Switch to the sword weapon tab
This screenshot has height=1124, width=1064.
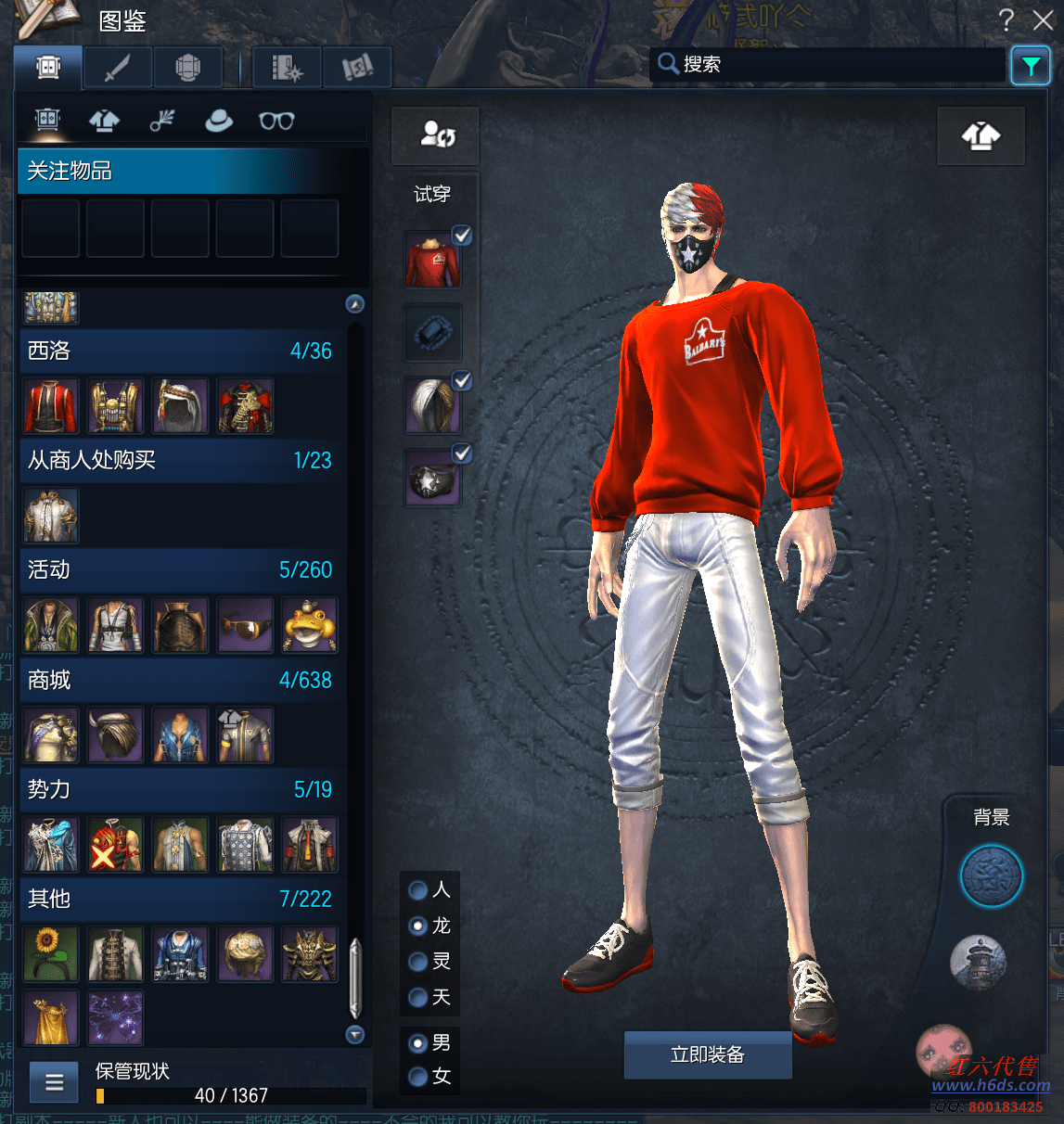(x=118, y=68)
